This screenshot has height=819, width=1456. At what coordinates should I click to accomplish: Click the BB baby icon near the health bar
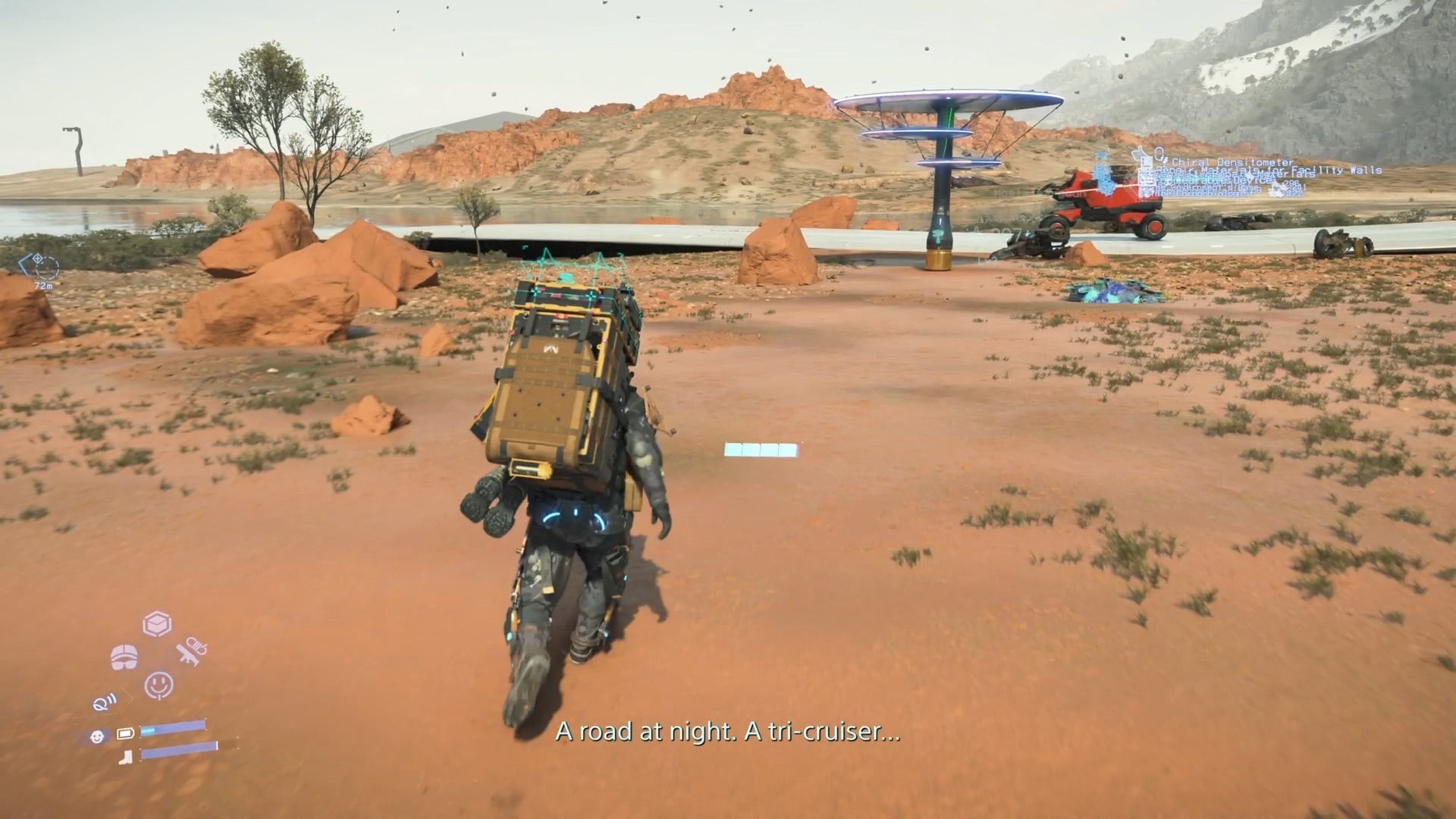pos(98,736)
